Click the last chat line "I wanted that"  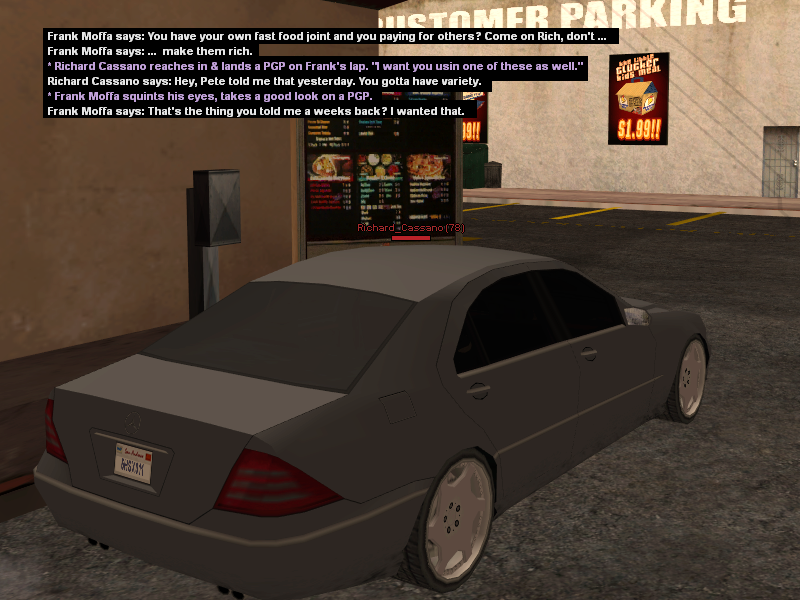pos(255,111)
